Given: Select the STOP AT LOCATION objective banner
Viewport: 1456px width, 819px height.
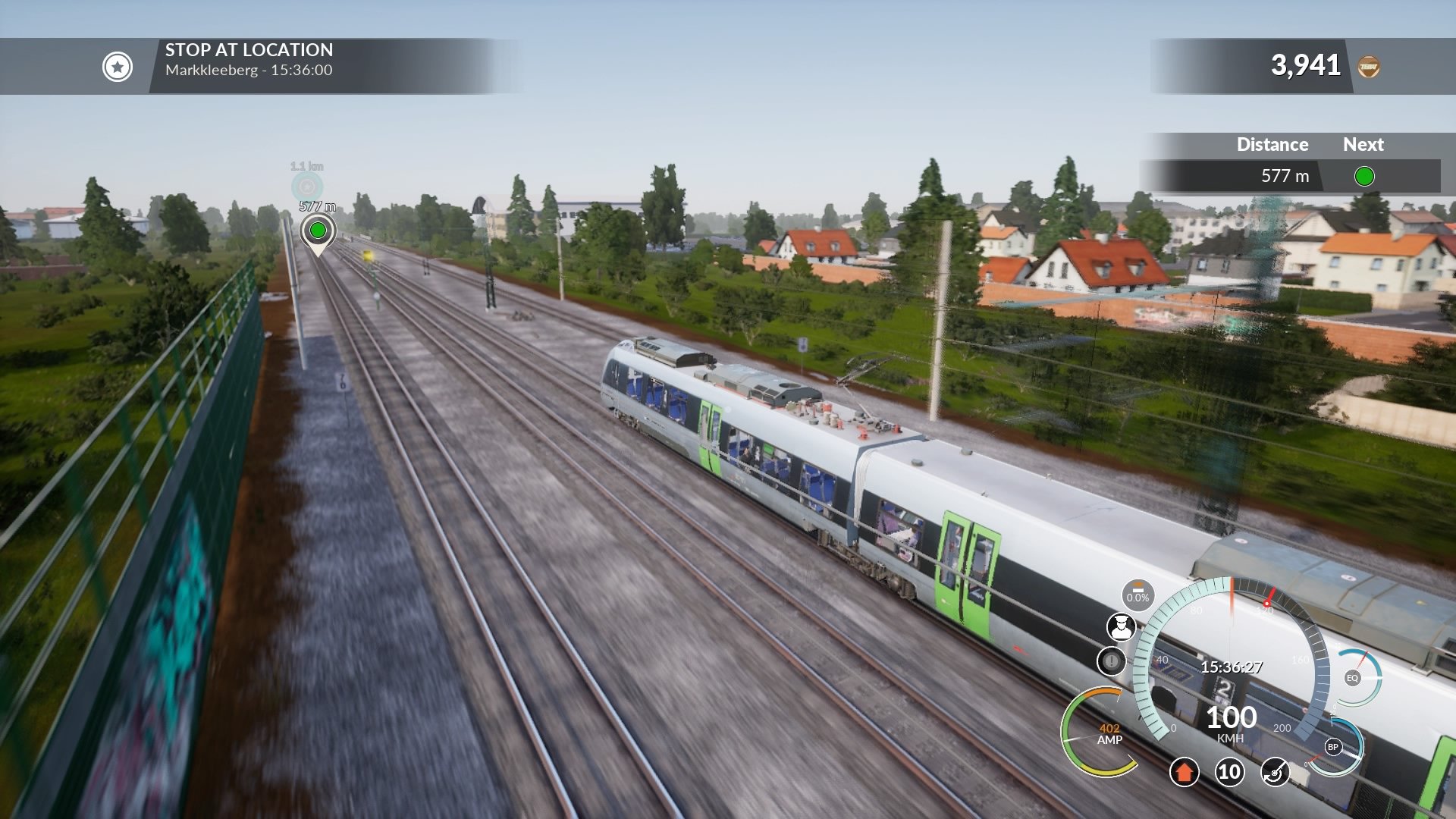Looking at the screenshot, I should (x=249, y=51).
